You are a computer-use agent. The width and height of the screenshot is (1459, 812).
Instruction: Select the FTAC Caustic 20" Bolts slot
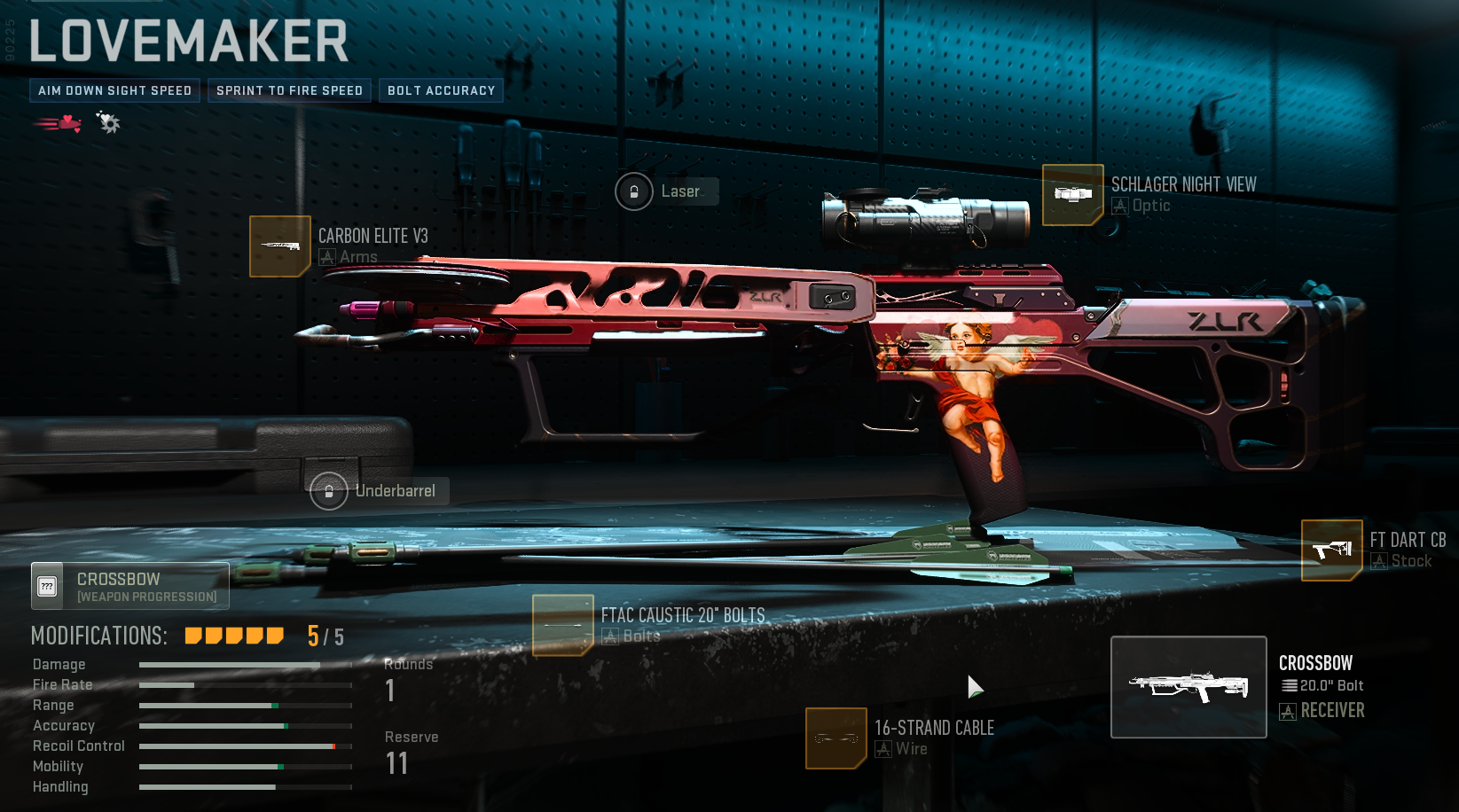(x=562, y=625)
